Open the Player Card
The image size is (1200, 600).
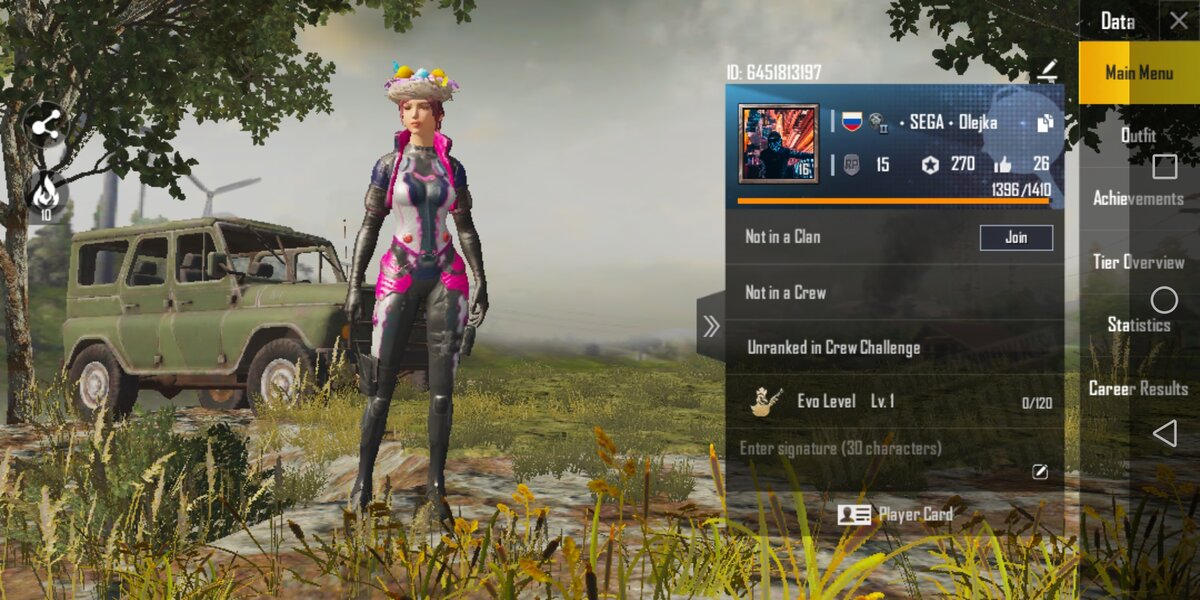(x=895, y=514)
